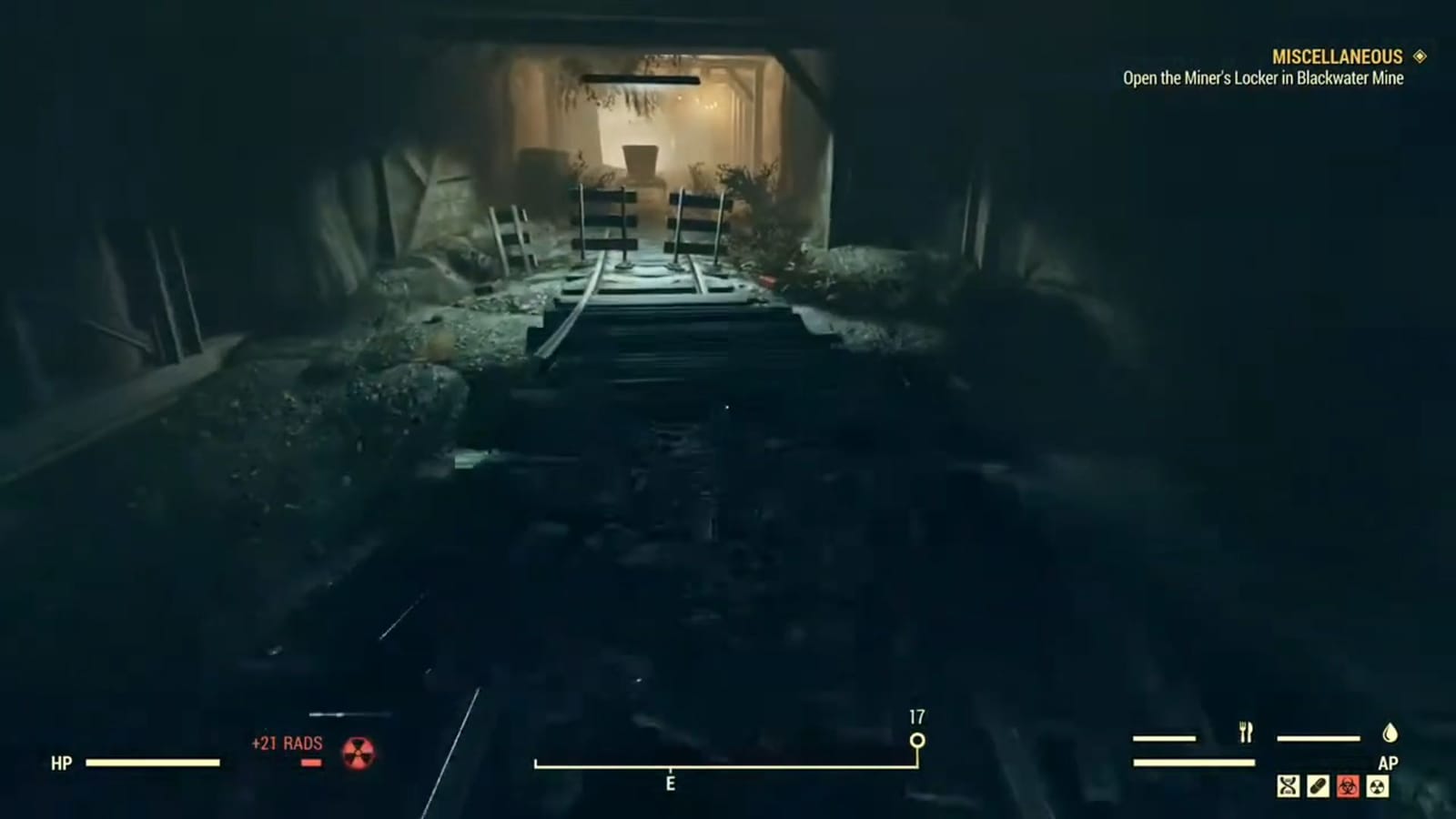Toggle the compass E direction indicator
This screenshot has height=819, width=1456.
671,780
